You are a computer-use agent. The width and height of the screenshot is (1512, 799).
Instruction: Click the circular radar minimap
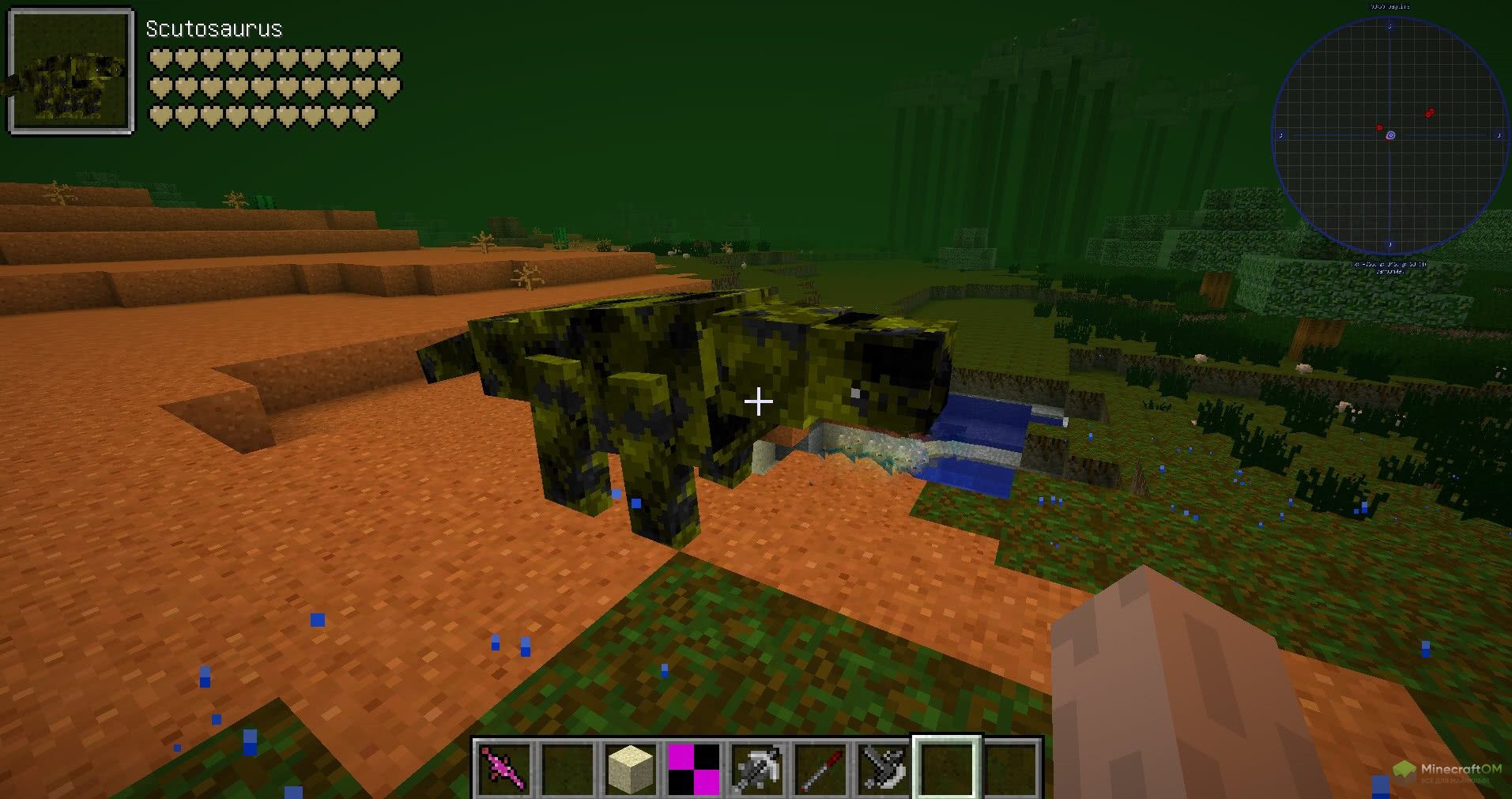(1389, 136)
